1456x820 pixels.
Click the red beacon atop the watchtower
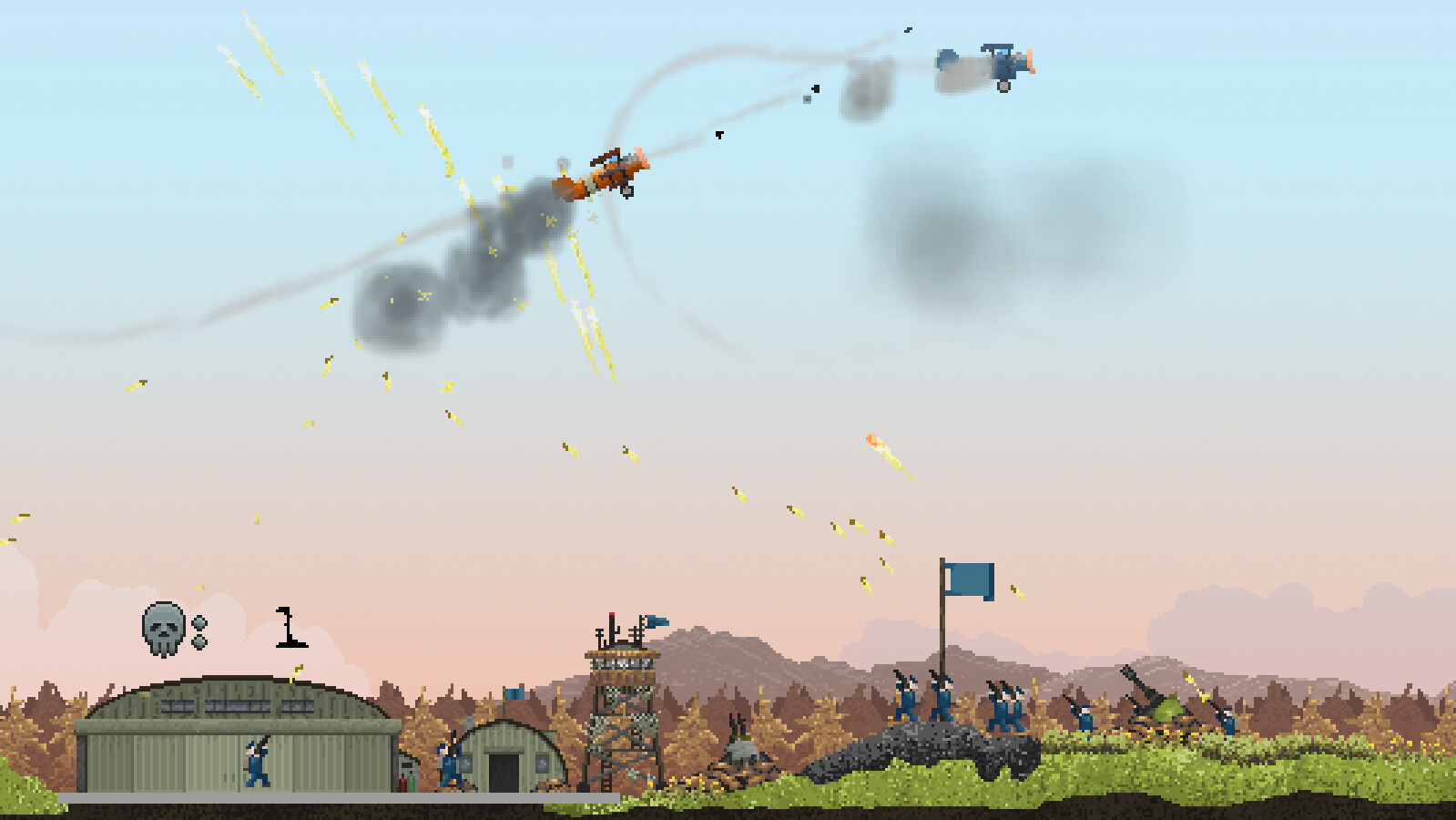coord(612,616)
